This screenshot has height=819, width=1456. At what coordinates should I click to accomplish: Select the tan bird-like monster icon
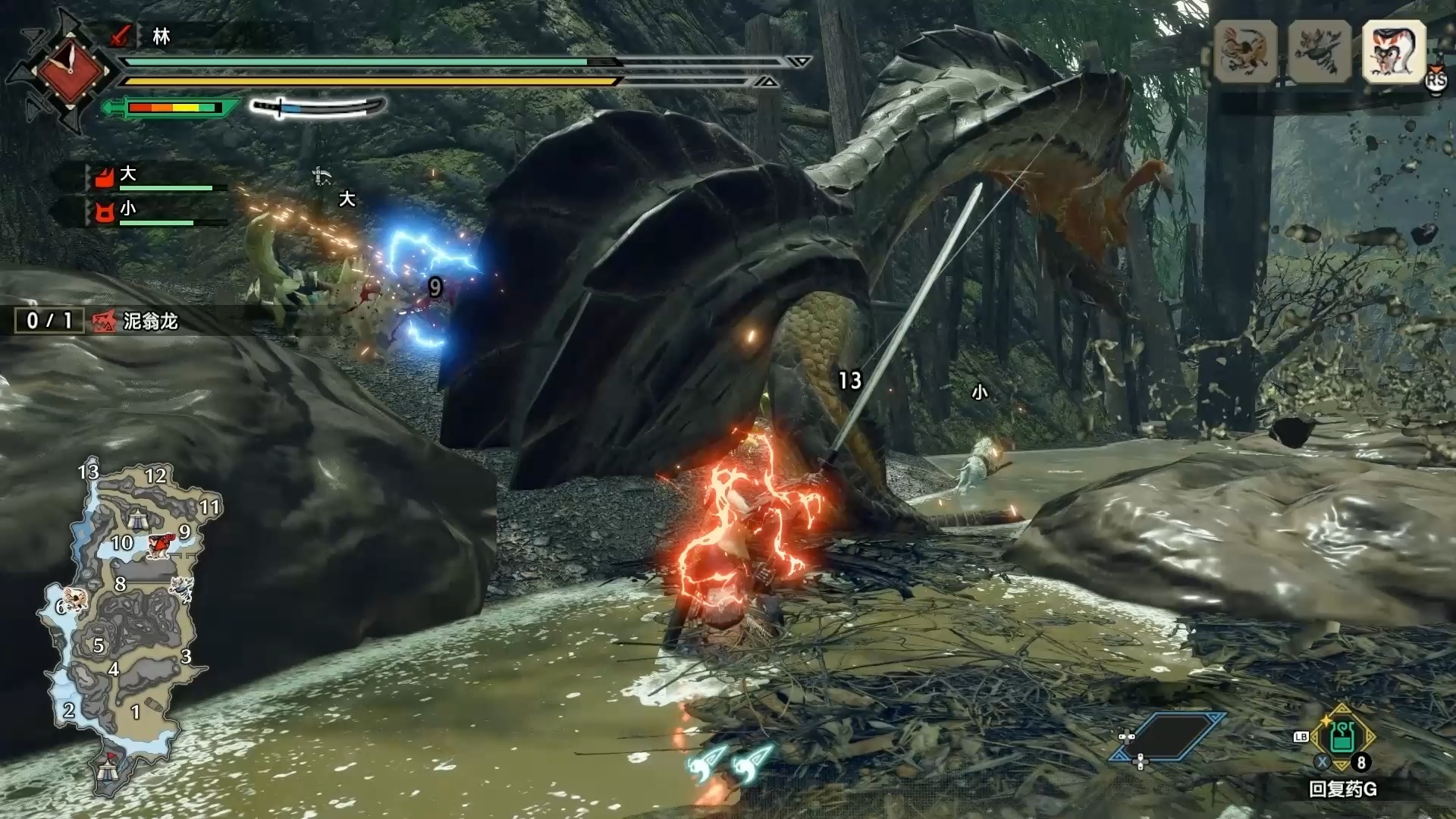click(x=1245, y=52)
